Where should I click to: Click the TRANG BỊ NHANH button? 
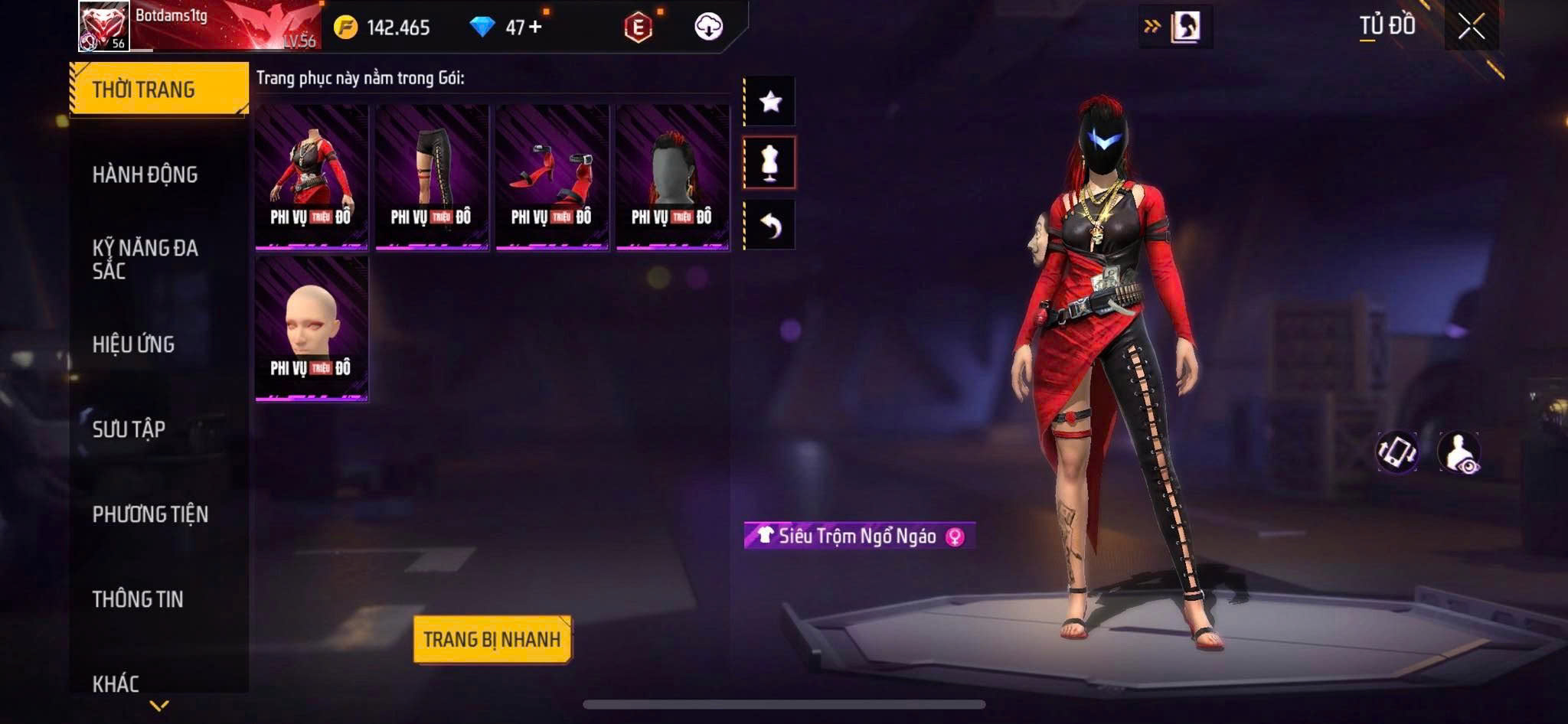click(492, 639)
